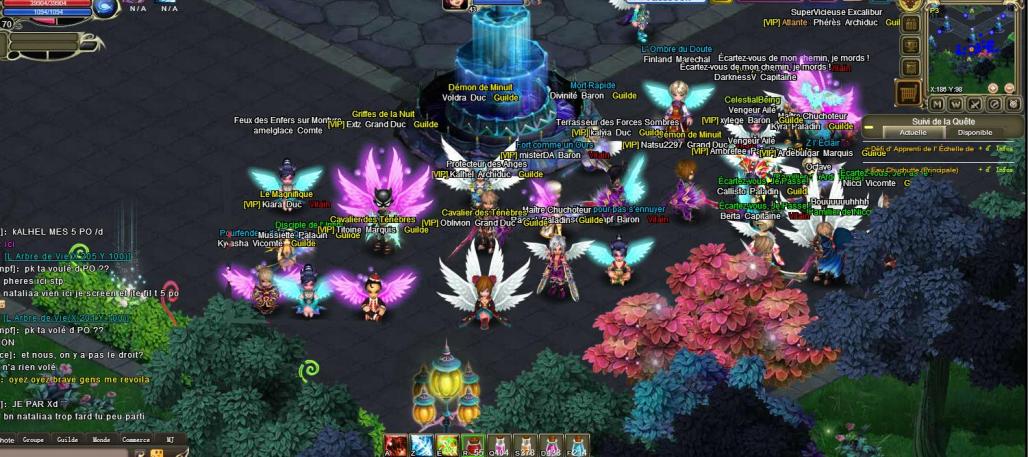Show the Actuelle quest tab
The height and width of the screenshot is (457, 1028).
[913, 132]
